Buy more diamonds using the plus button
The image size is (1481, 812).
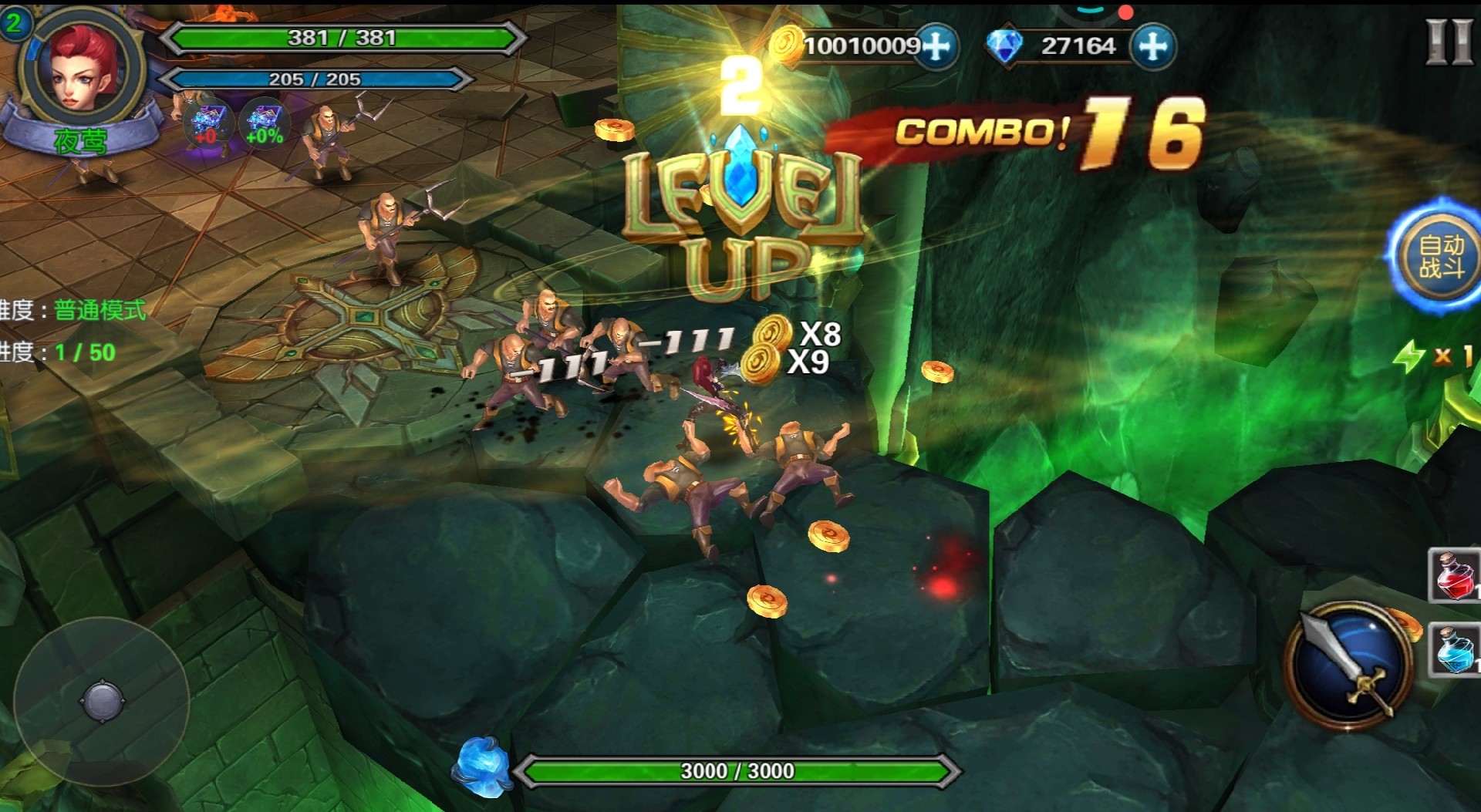coord(1152,46)
